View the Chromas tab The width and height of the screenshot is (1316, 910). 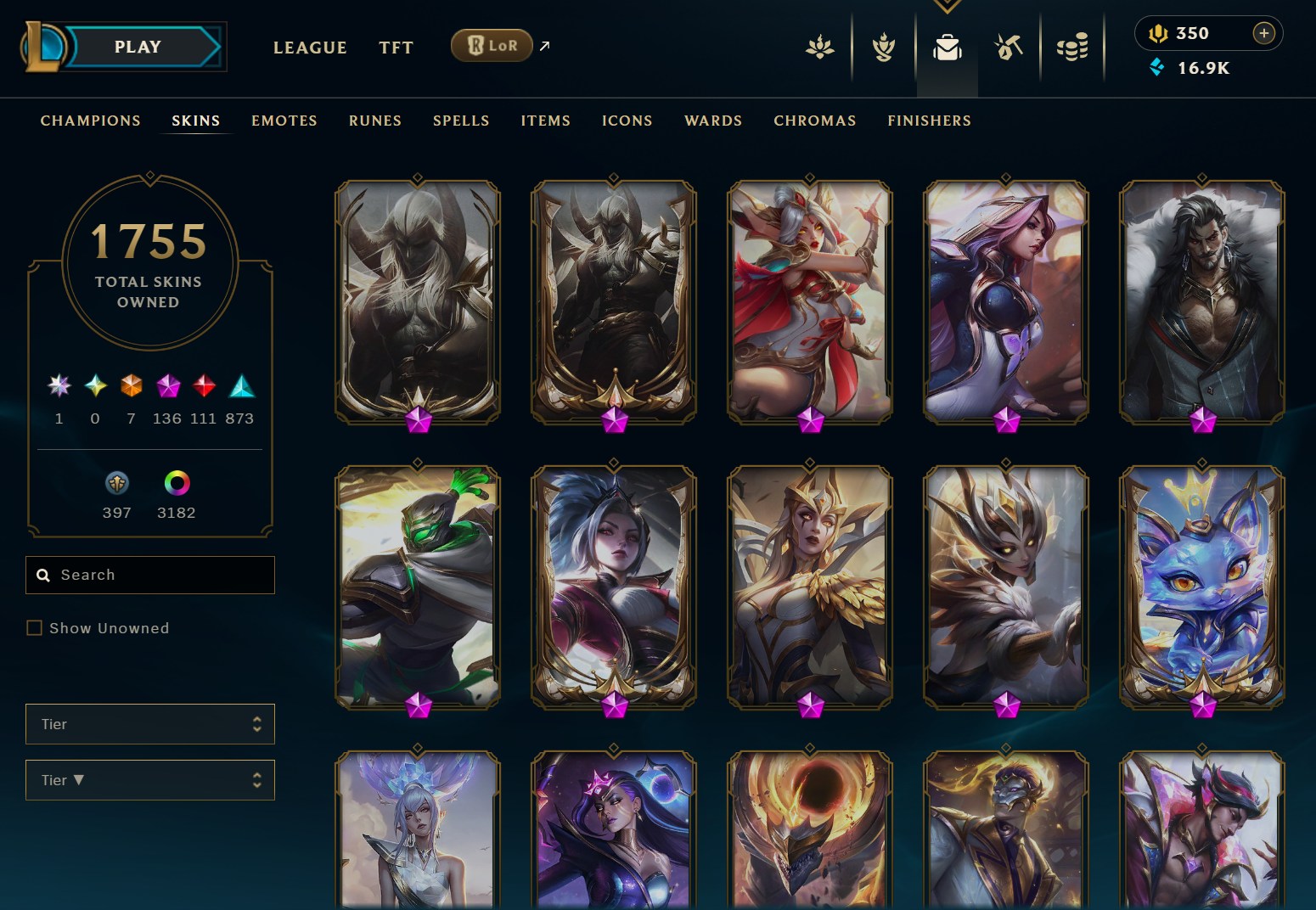pyautogui.click(x=815, y=121)
